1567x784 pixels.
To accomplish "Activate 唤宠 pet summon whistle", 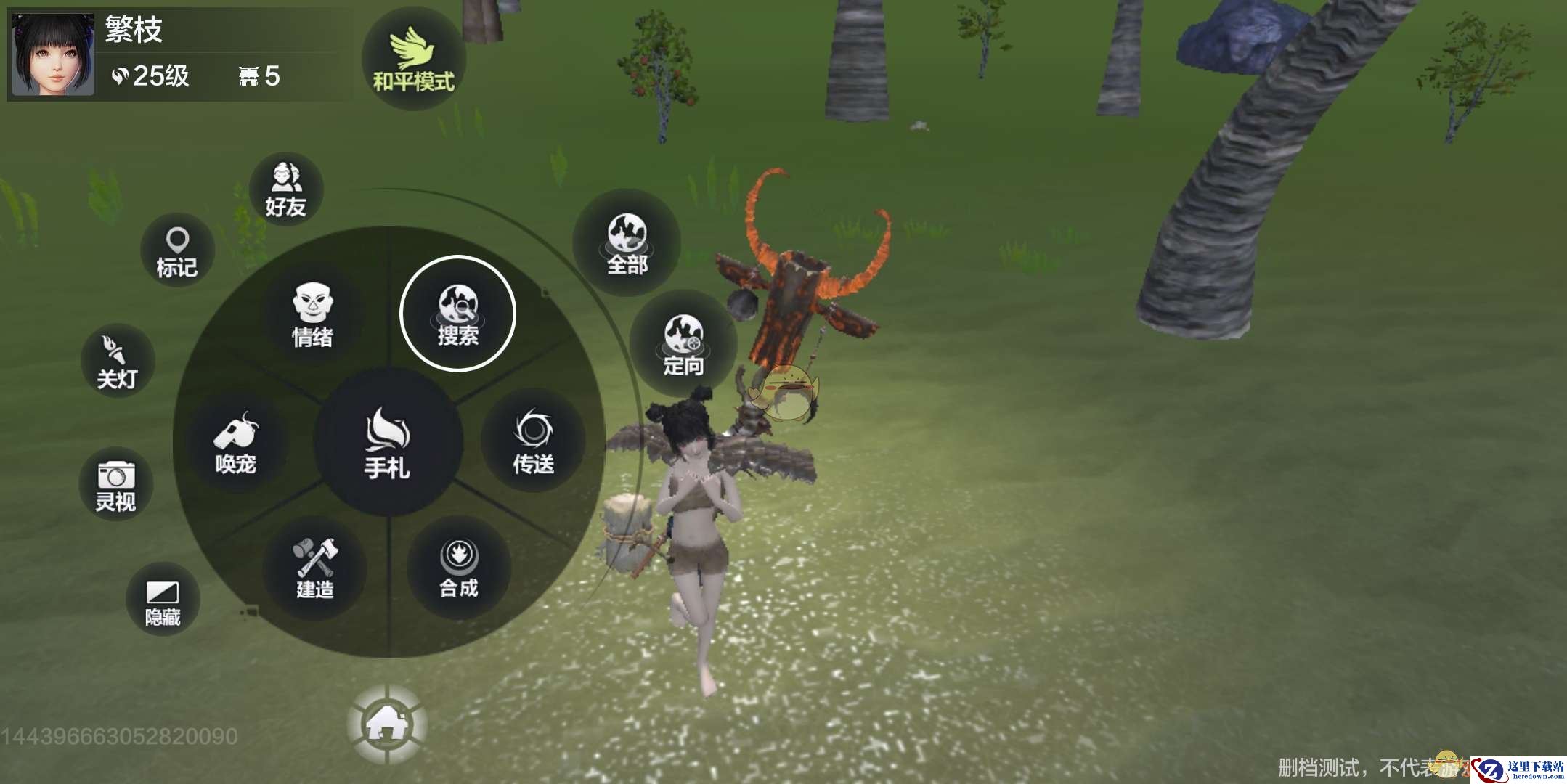I will pyautogui.click(x=236, y=443).
